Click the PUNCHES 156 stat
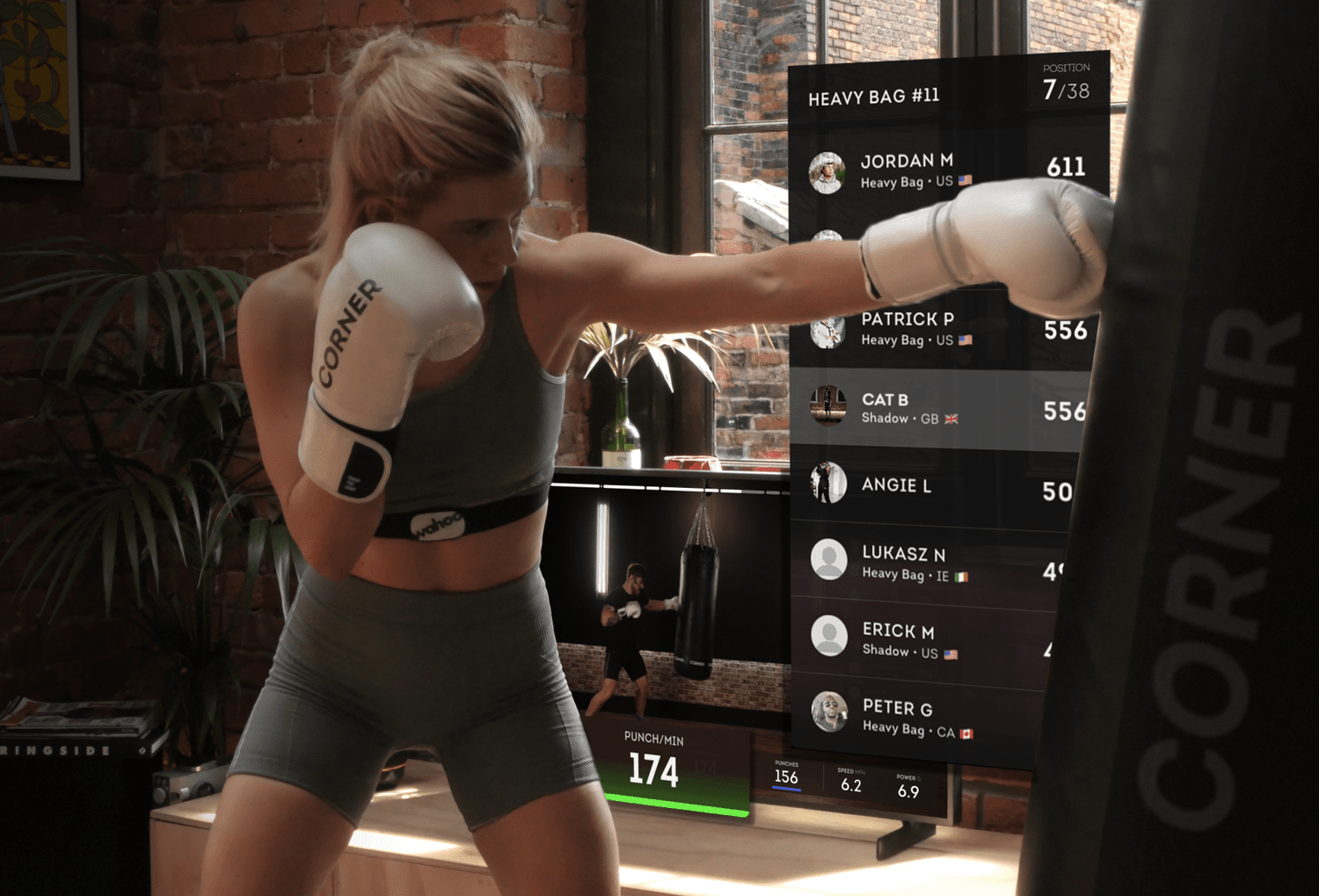The width and height of the screenshot is (1319, 896). tap(785, 777)
